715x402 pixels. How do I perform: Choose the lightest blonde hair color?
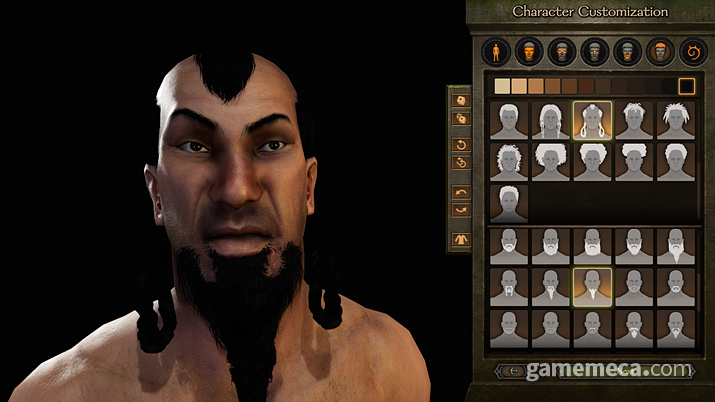(x=502, y=86)
